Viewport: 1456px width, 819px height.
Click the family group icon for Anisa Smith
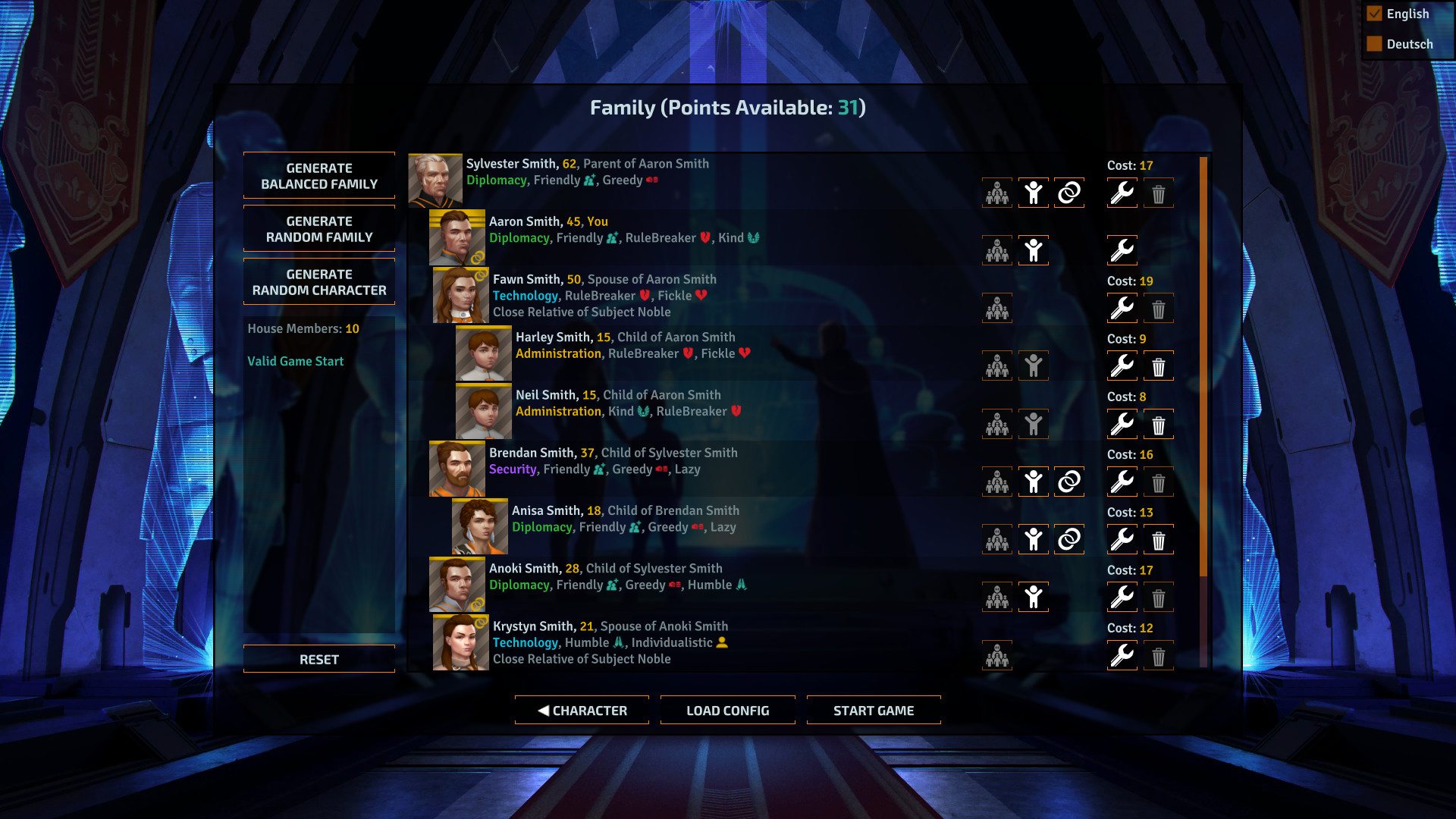pos(996,539)
